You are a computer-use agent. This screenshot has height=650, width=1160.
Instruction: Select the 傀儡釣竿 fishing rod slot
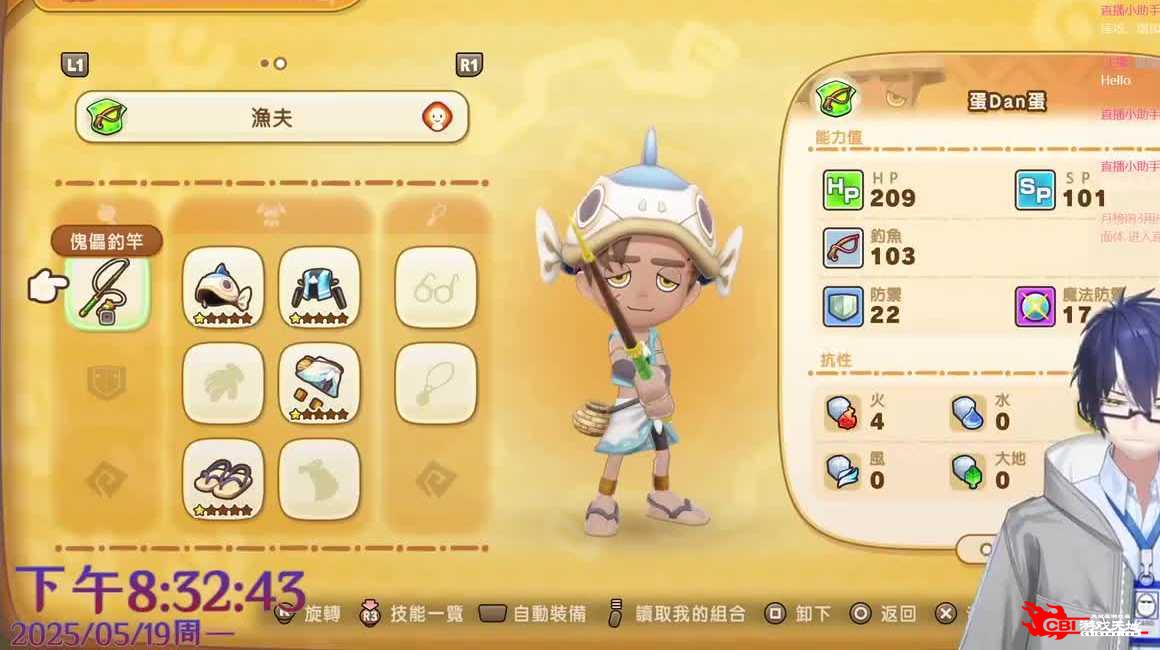pyautogui.click(x=107, y=289)
